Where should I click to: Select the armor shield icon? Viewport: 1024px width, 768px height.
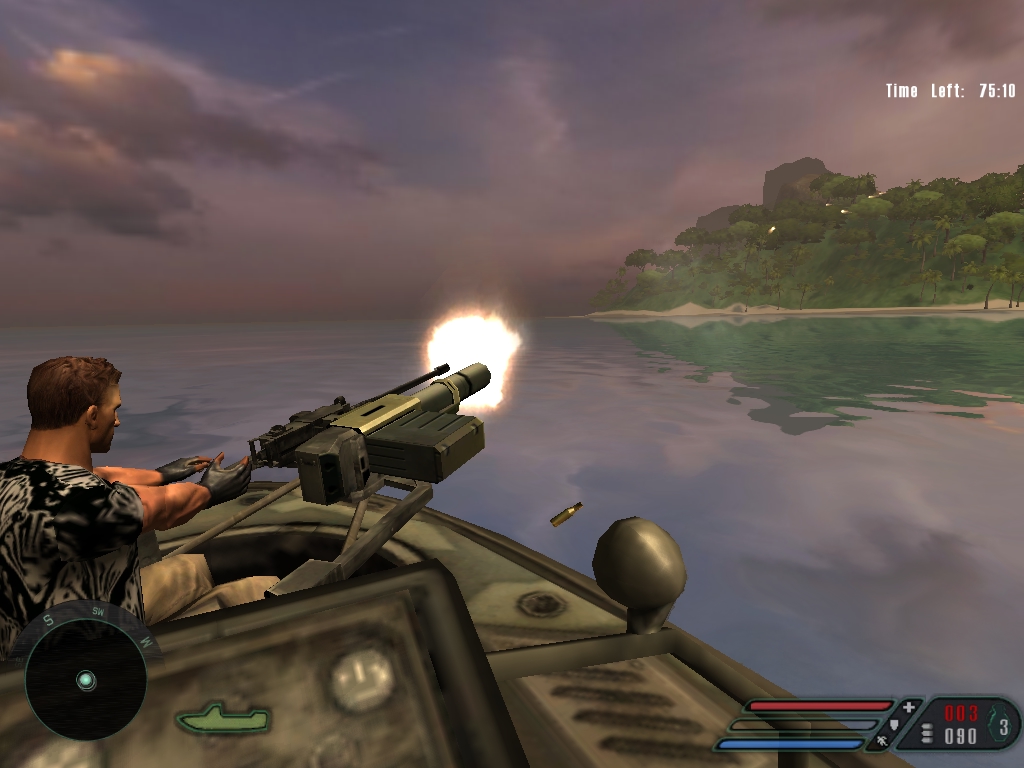pyautogui.click(x=892, y=724)
